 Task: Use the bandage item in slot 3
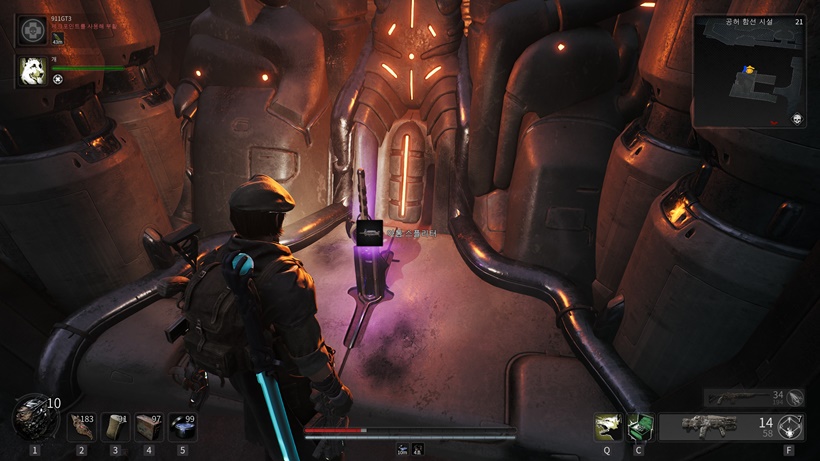[115, 426]
